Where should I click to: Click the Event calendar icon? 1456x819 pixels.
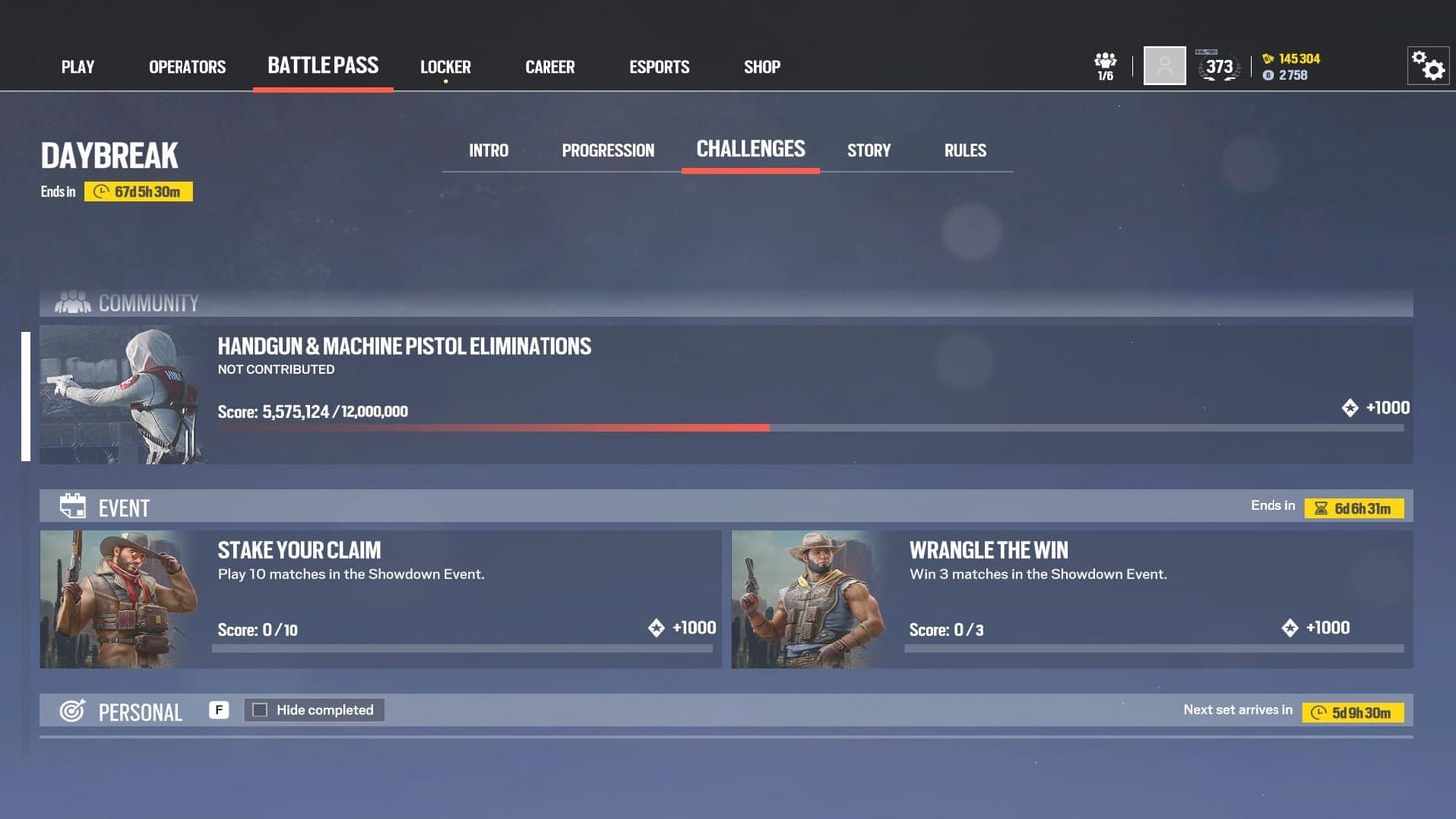tap(72, 506)
